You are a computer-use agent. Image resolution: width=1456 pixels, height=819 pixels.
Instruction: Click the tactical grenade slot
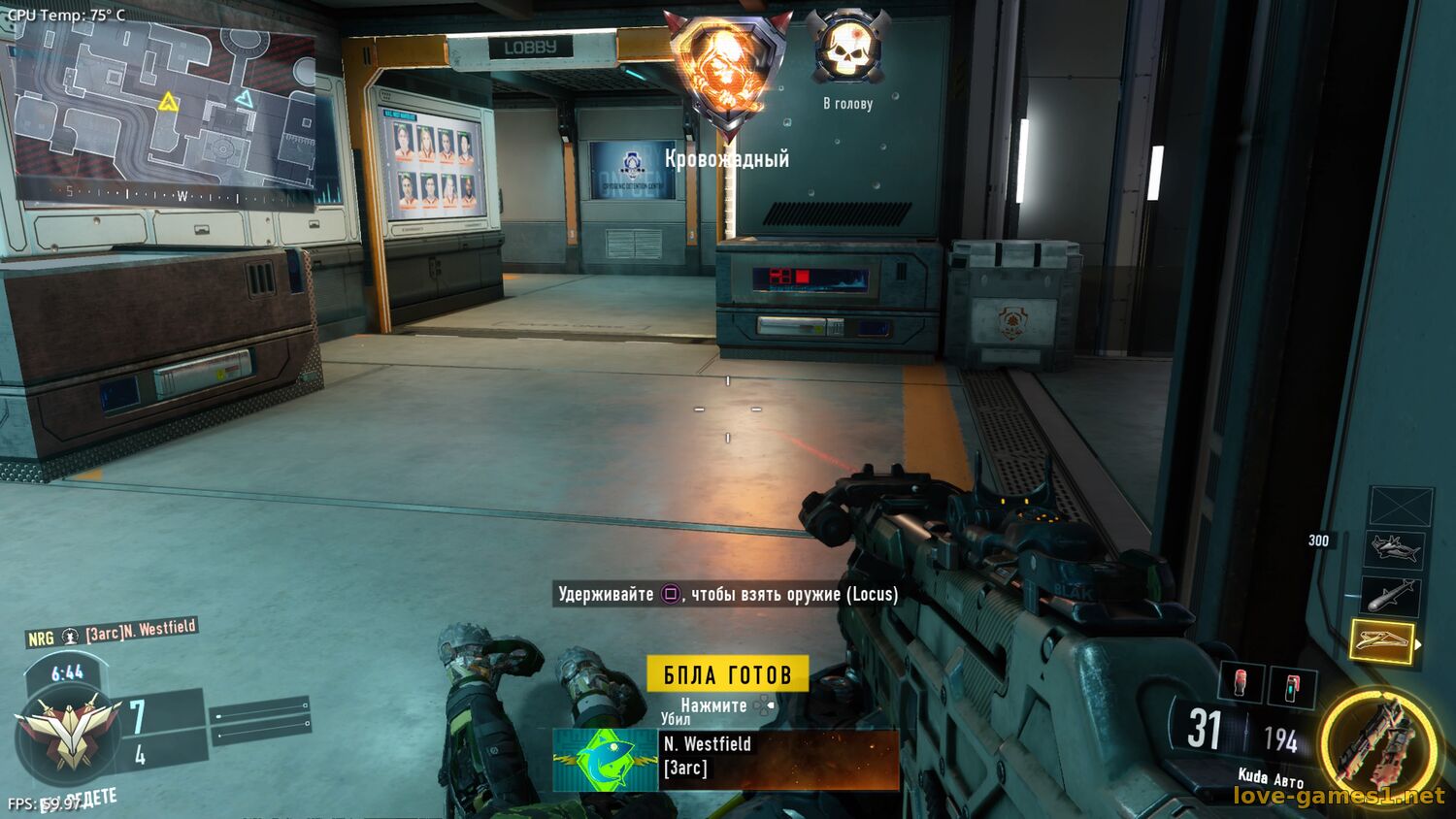[x=1292, y=687]
